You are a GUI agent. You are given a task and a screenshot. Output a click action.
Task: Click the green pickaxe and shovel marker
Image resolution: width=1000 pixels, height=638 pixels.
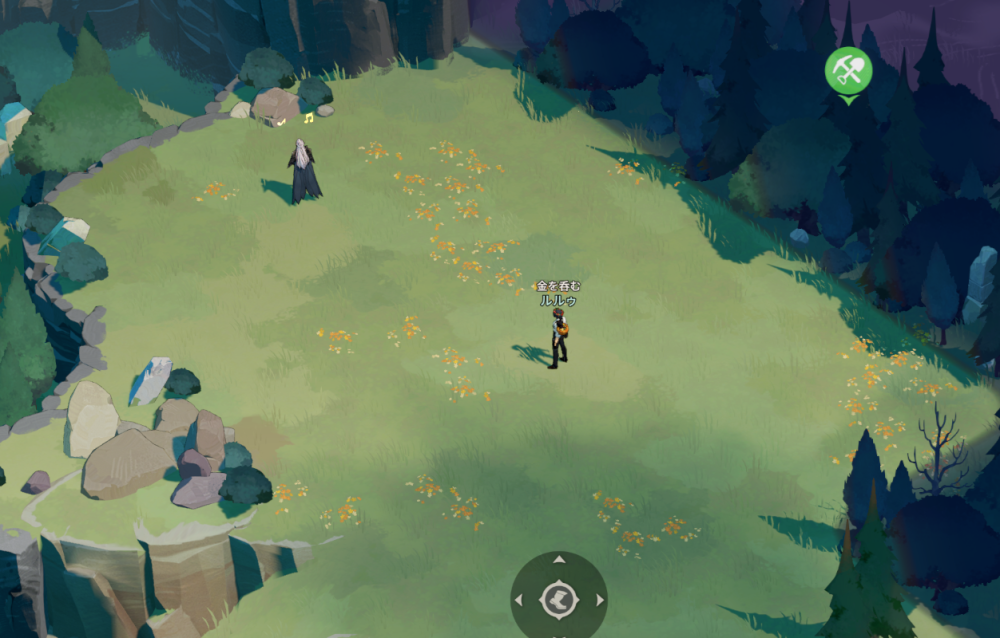[x=848, y=70]
